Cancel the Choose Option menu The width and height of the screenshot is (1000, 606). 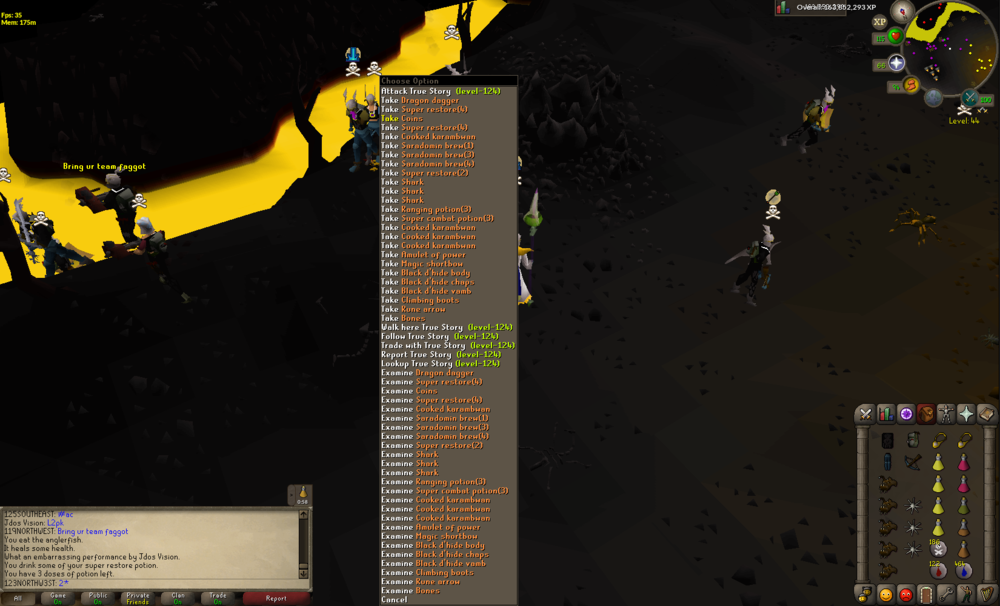(394, 600)
